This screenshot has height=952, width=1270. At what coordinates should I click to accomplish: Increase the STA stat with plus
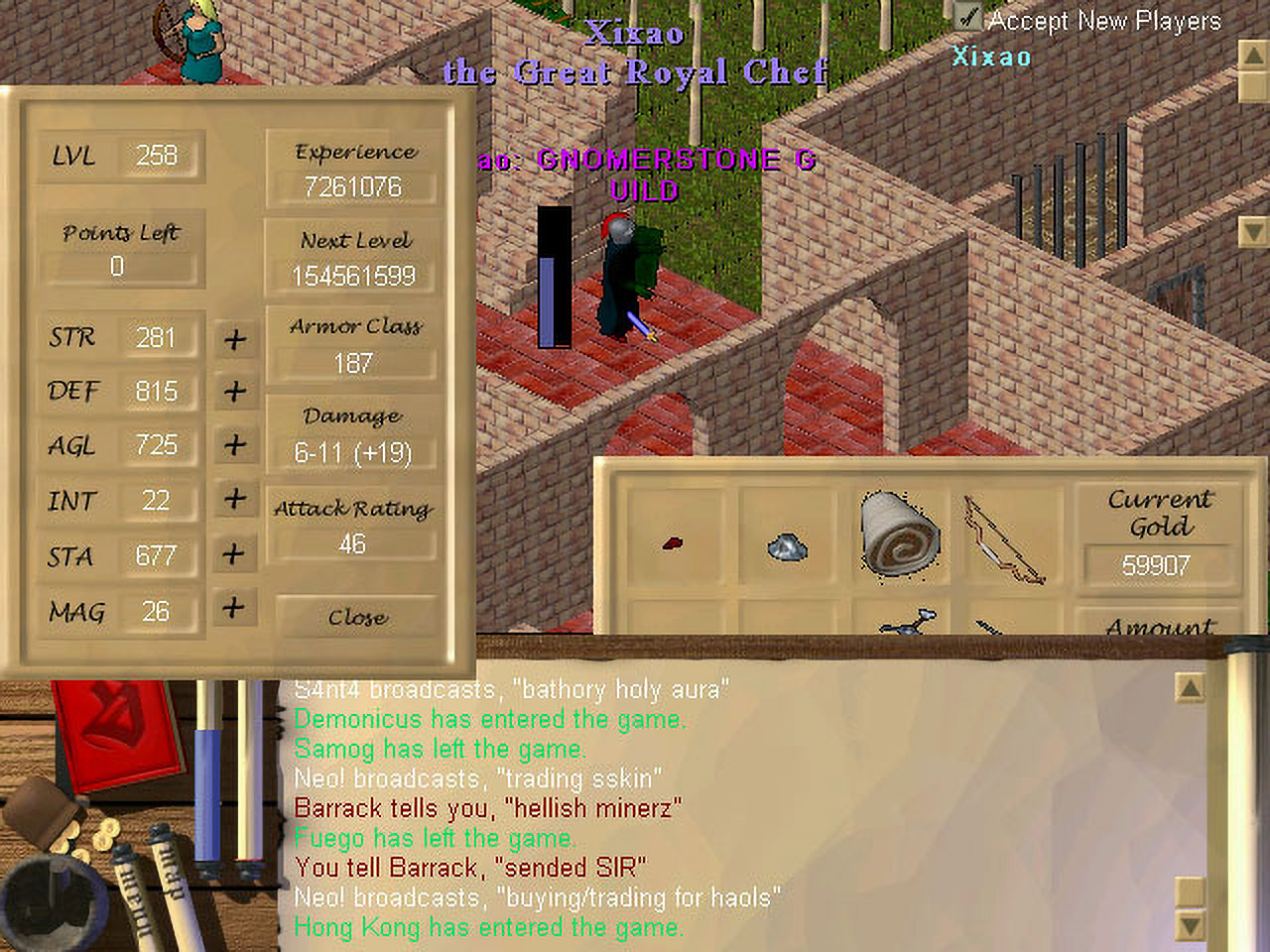[234, 553]
